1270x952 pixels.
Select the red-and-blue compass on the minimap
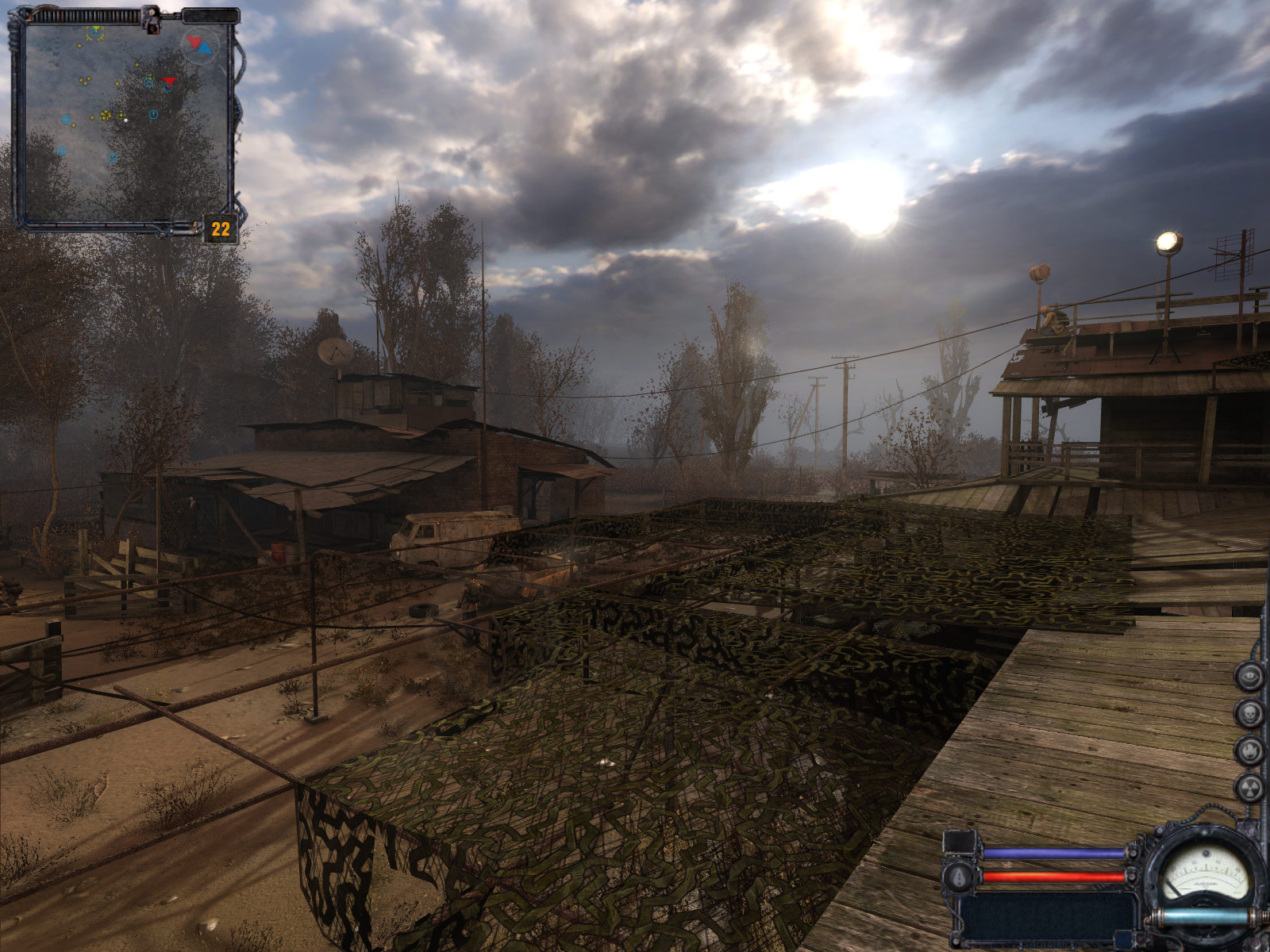point(199,44)
